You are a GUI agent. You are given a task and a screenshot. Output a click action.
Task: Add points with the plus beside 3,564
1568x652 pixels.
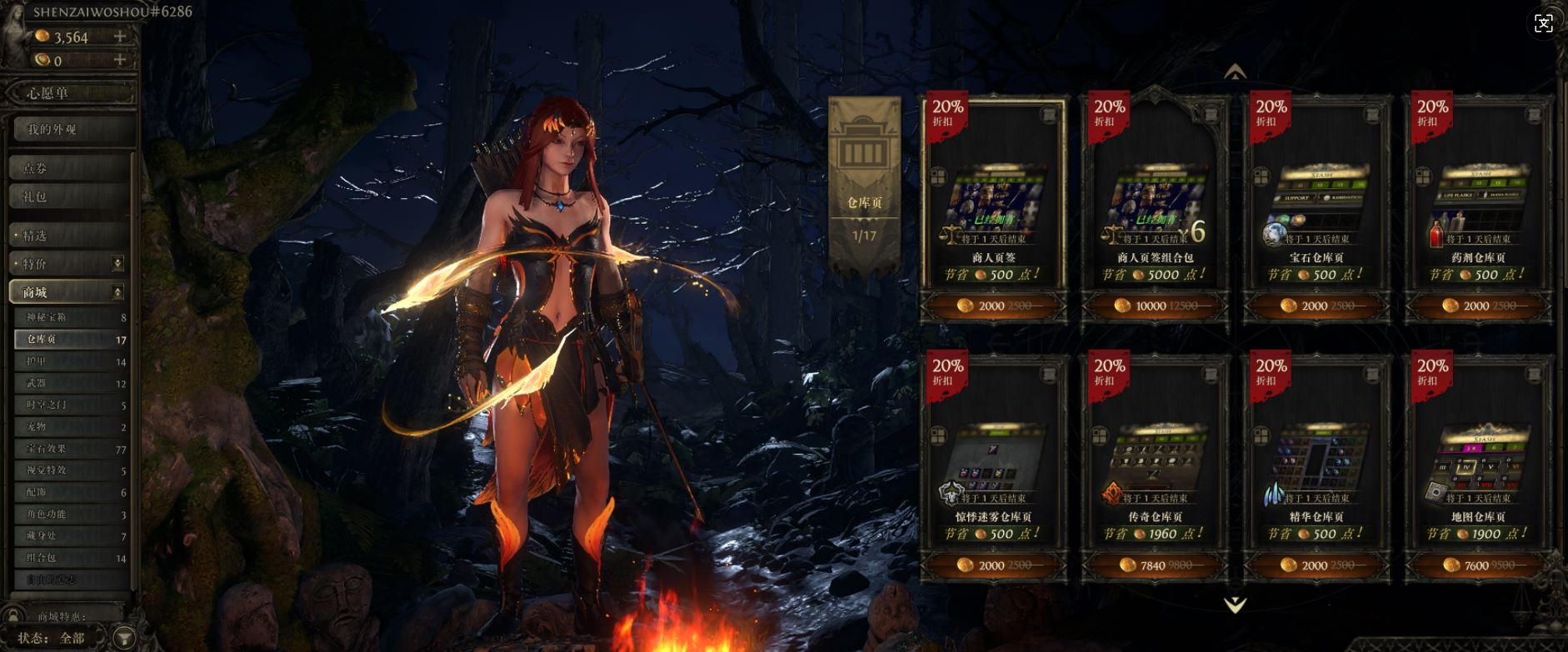point(120,37)
